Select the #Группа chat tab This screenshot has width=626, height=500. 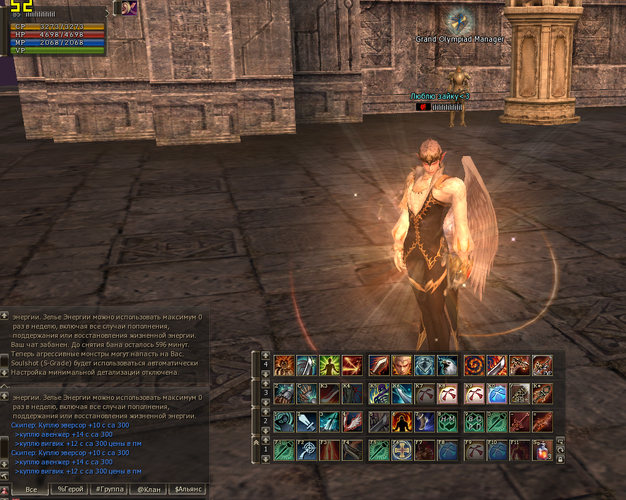109,490
